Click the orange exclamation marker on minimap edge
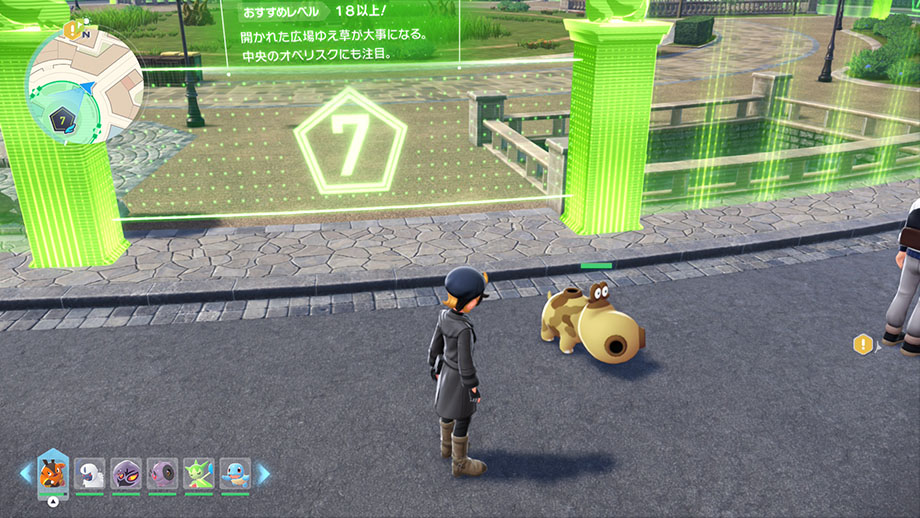This screenshot has height=518, width=920. point(73,30)
